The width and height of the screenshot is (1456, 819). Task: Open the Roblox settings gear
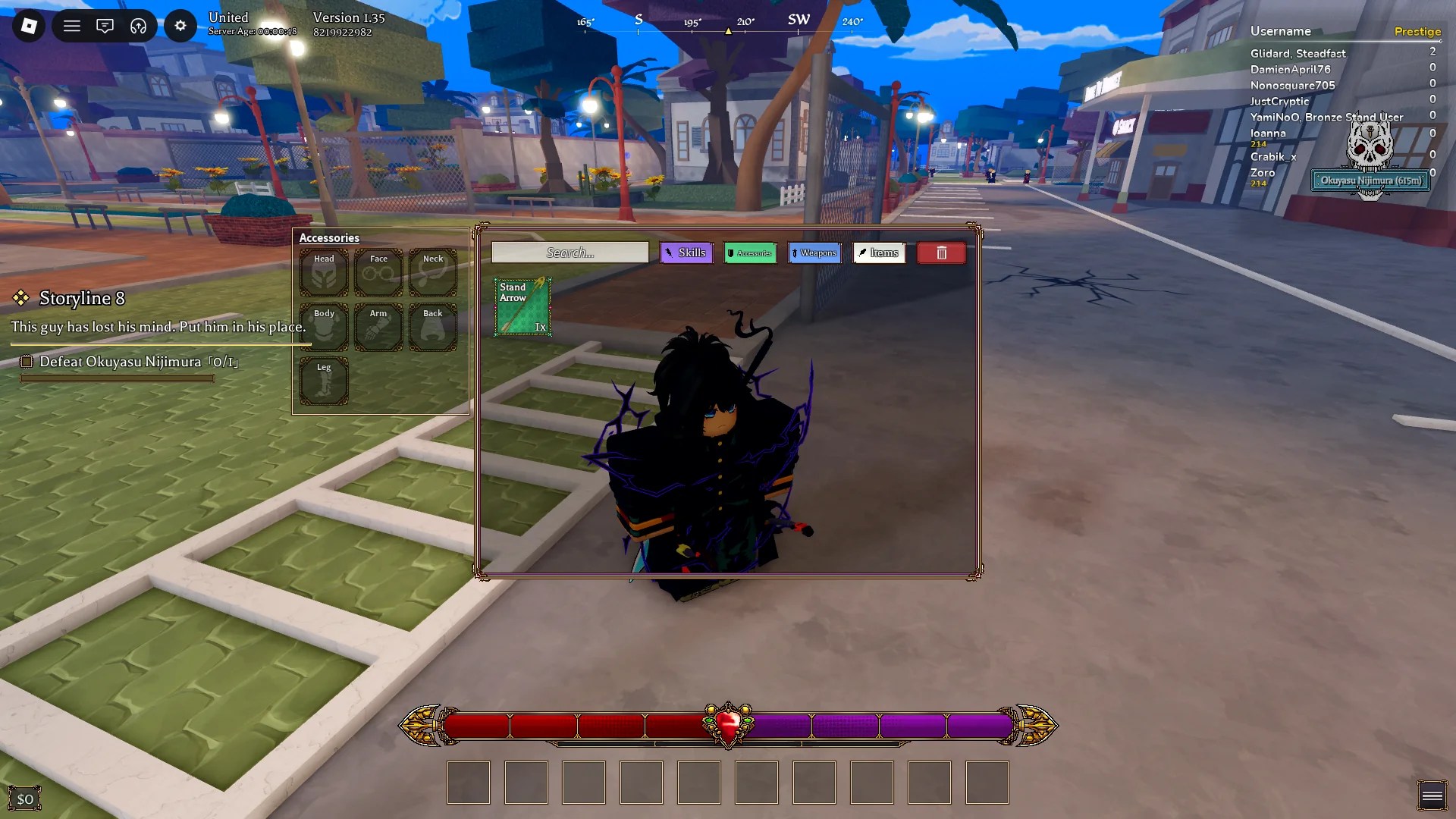pos(180,25)
